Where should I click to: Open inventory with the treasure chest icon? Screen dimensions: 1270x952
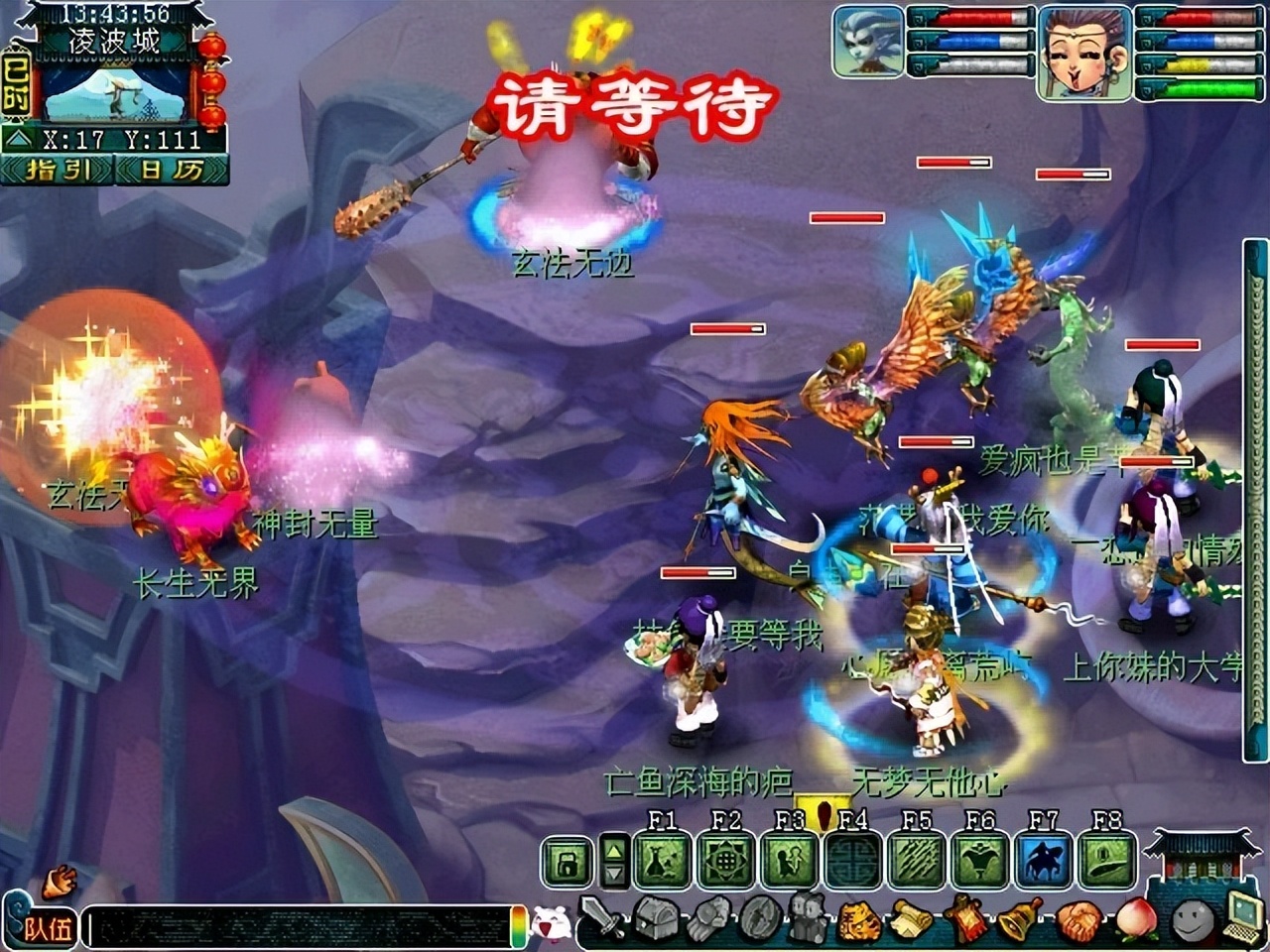pos(656,919)
